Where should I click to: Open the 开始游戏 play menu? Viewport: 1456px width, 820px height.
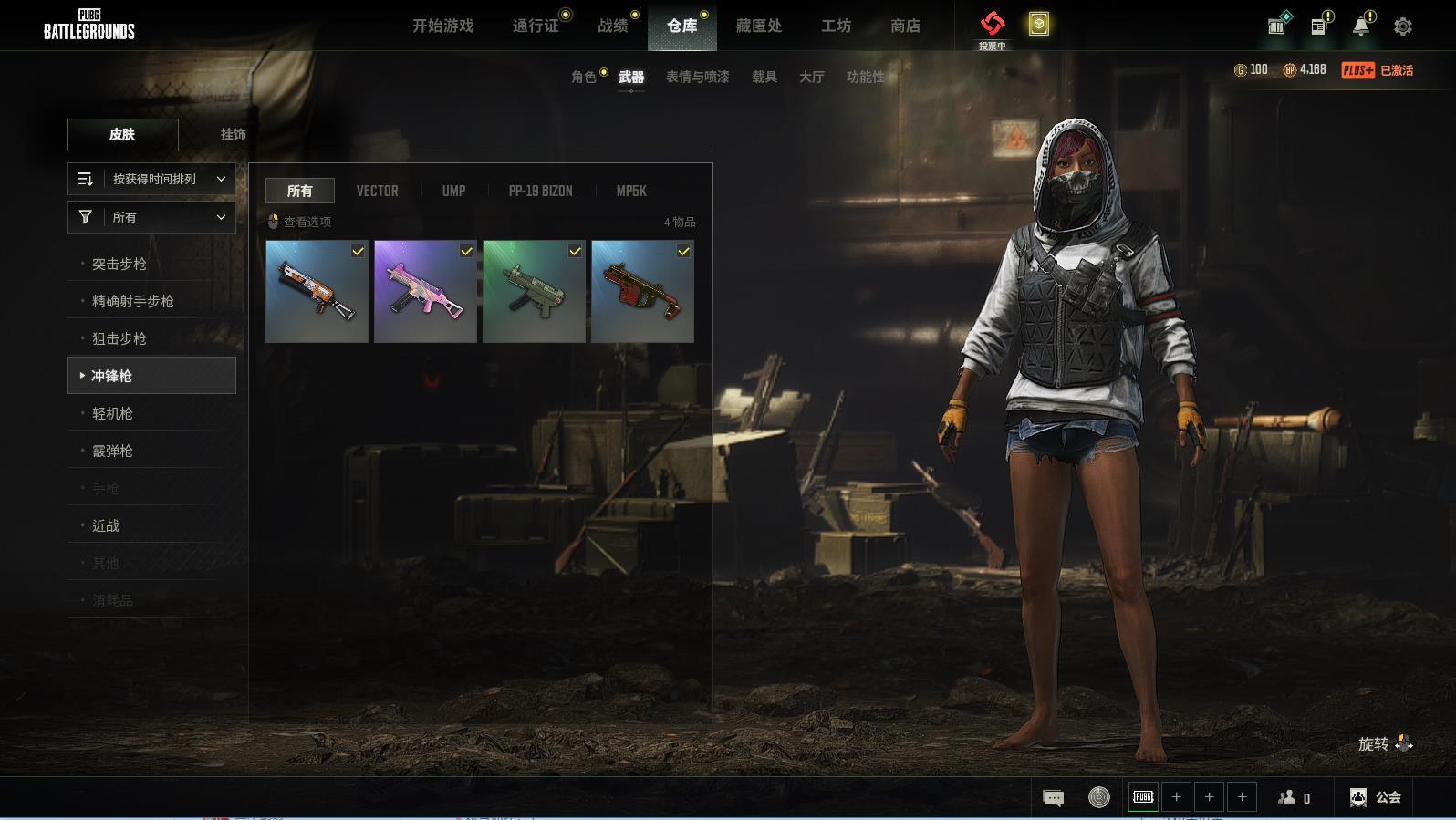pyautogui.click(x=442, y=26)
